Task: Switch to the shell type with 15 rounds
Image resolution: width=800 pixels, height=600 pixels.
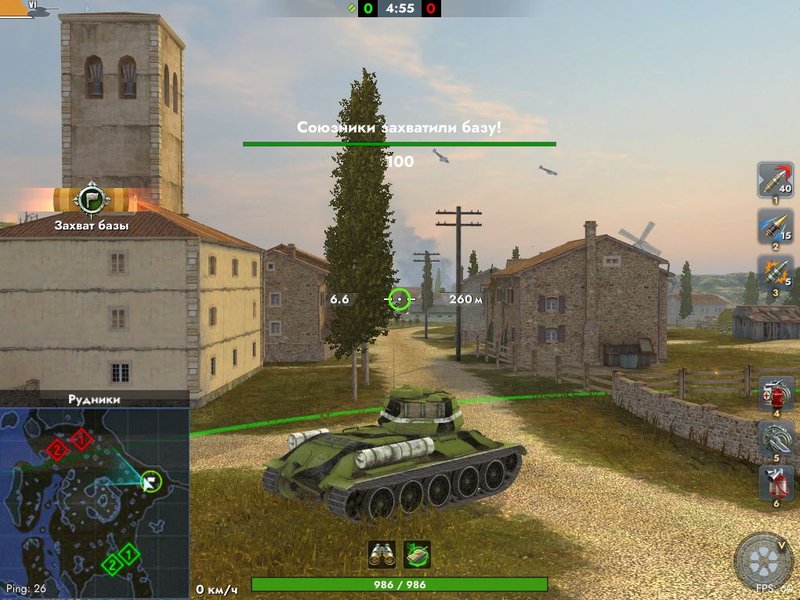Action: click(x=775, y=226)
